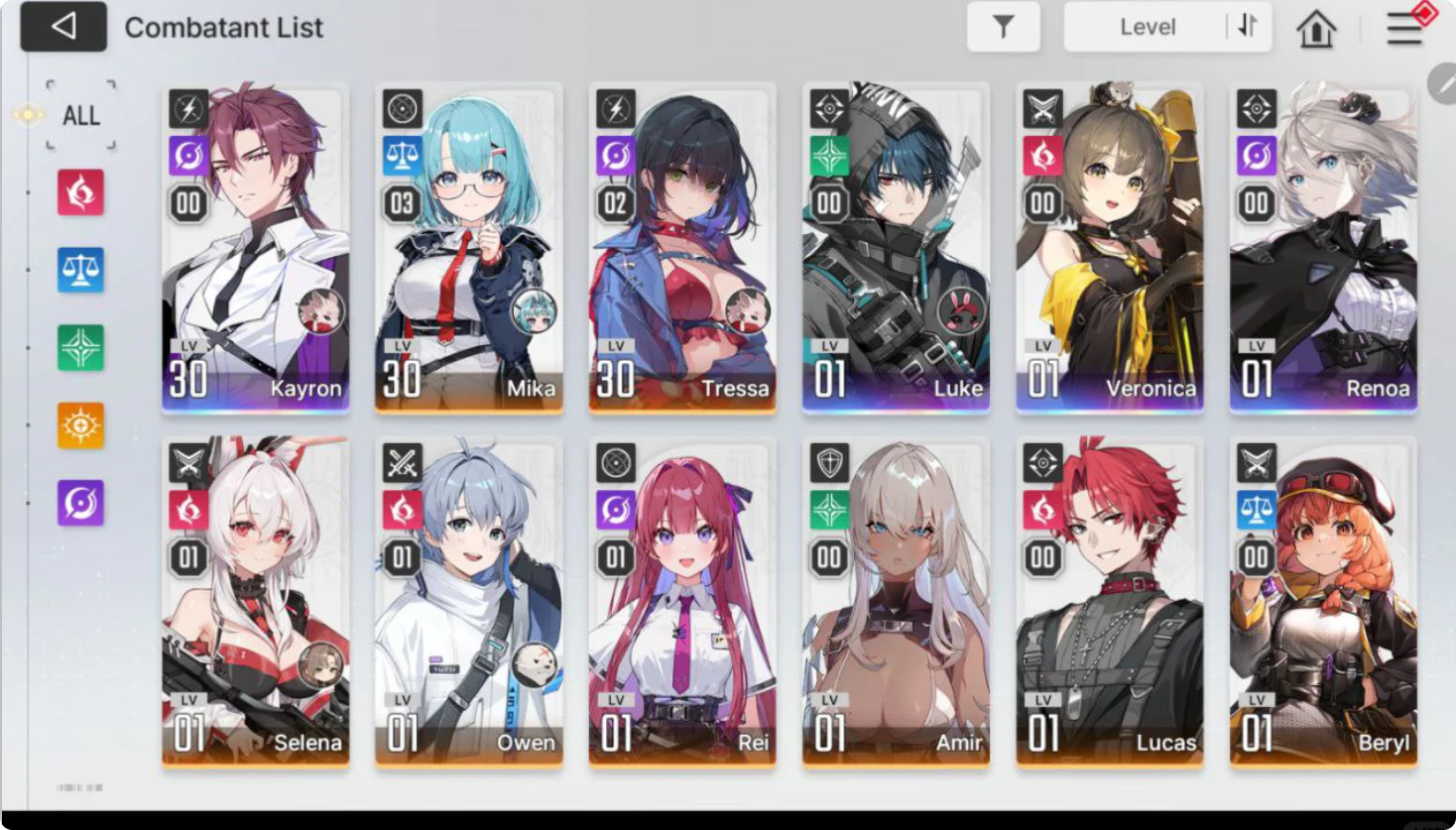Select Kayron's combatant card
The width and height of the screenshot is (1456, 830).
click(x=256, y=248)
